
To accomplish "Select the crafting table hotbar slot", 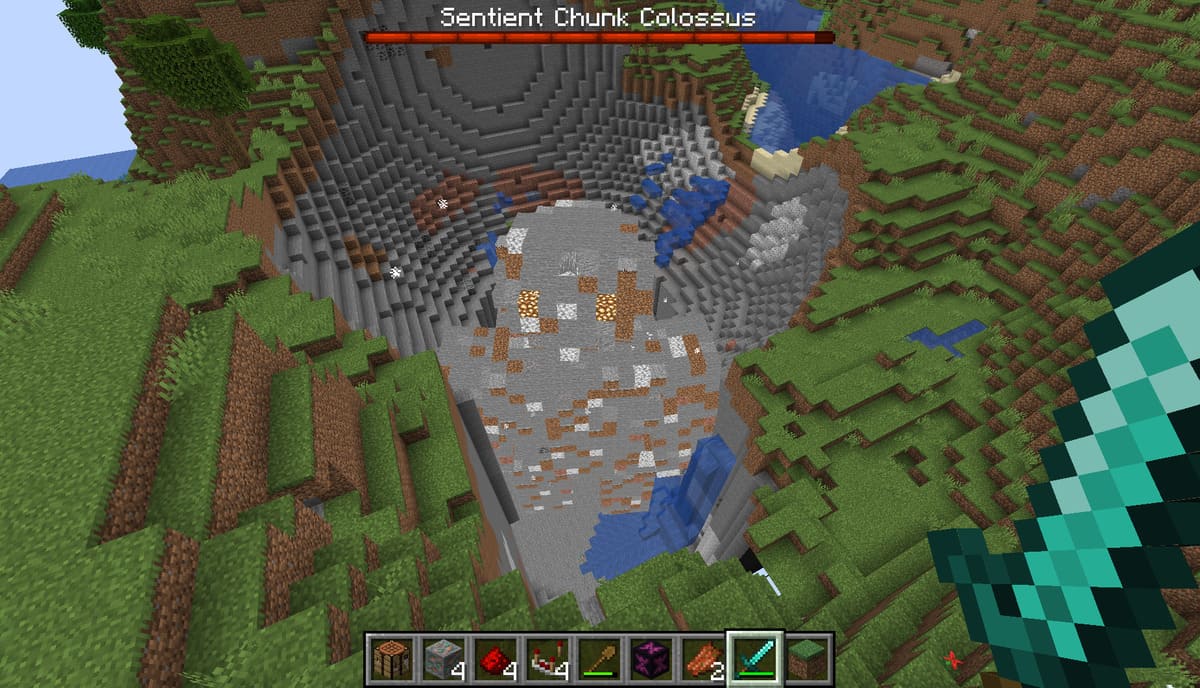I will tap(390, 659).
